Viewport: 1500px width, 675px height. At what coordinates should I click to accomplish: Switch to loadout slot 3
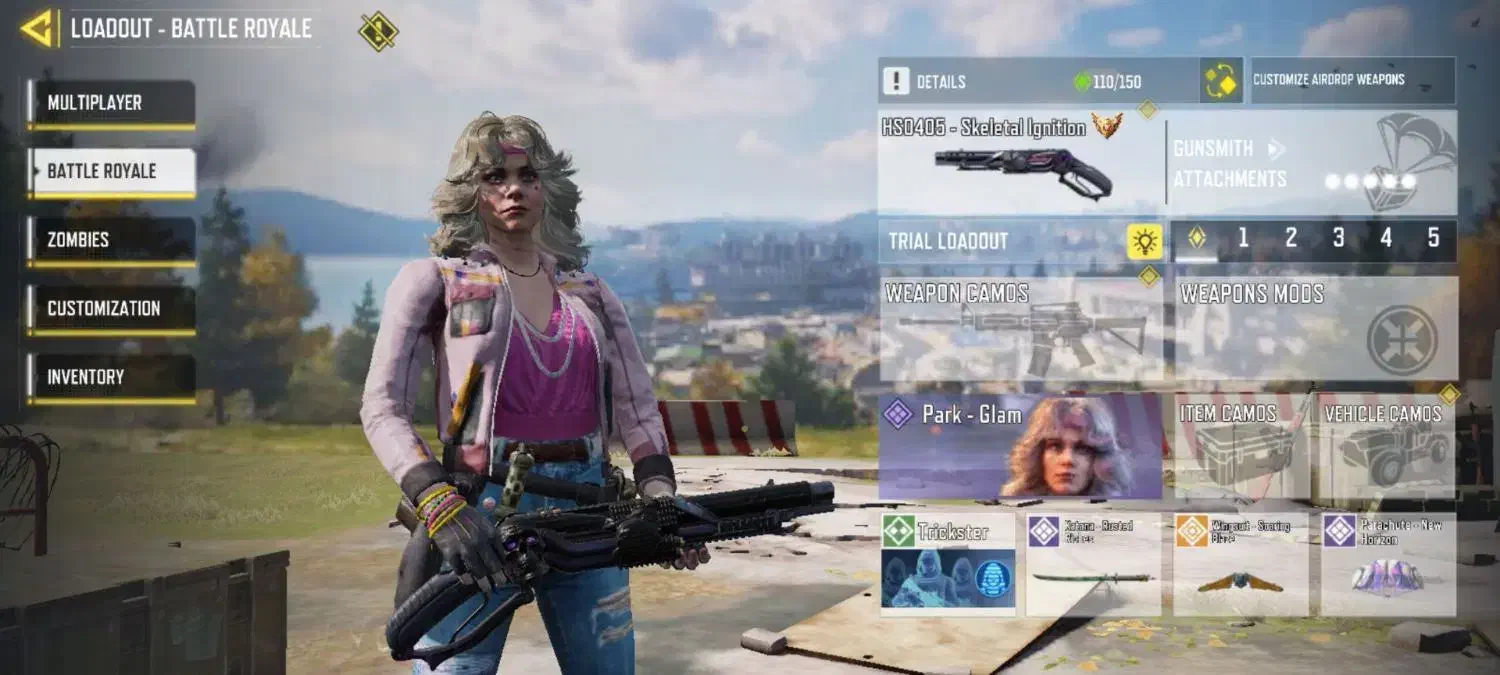tap(1338, 239)
